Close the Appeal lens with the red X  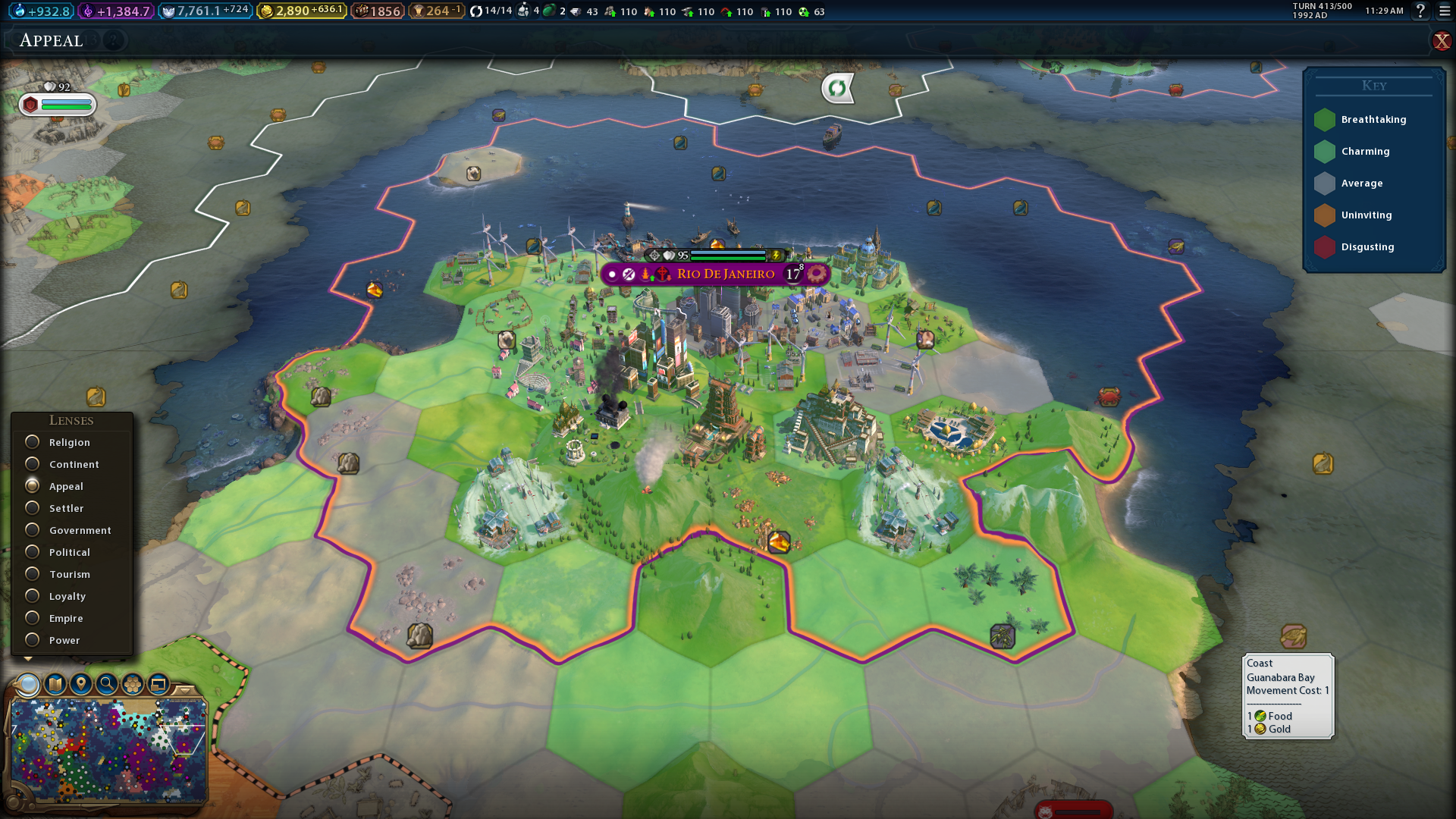[x=1441, y=41]
